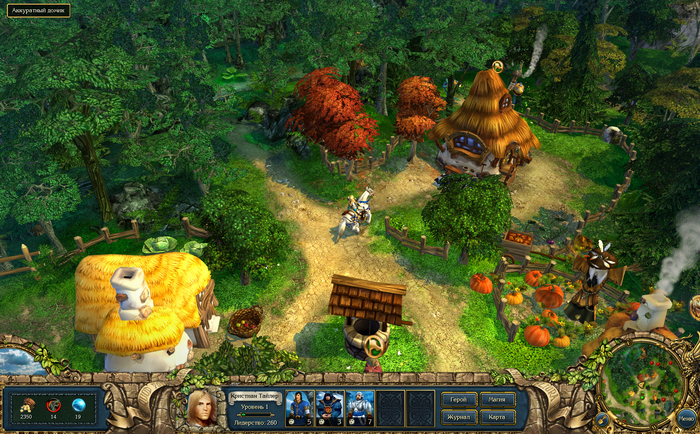Viewport: 700px width, 434px height.
Task: Select the blond hero portrait
Action: pyautogui.click(x=201, y=407)
